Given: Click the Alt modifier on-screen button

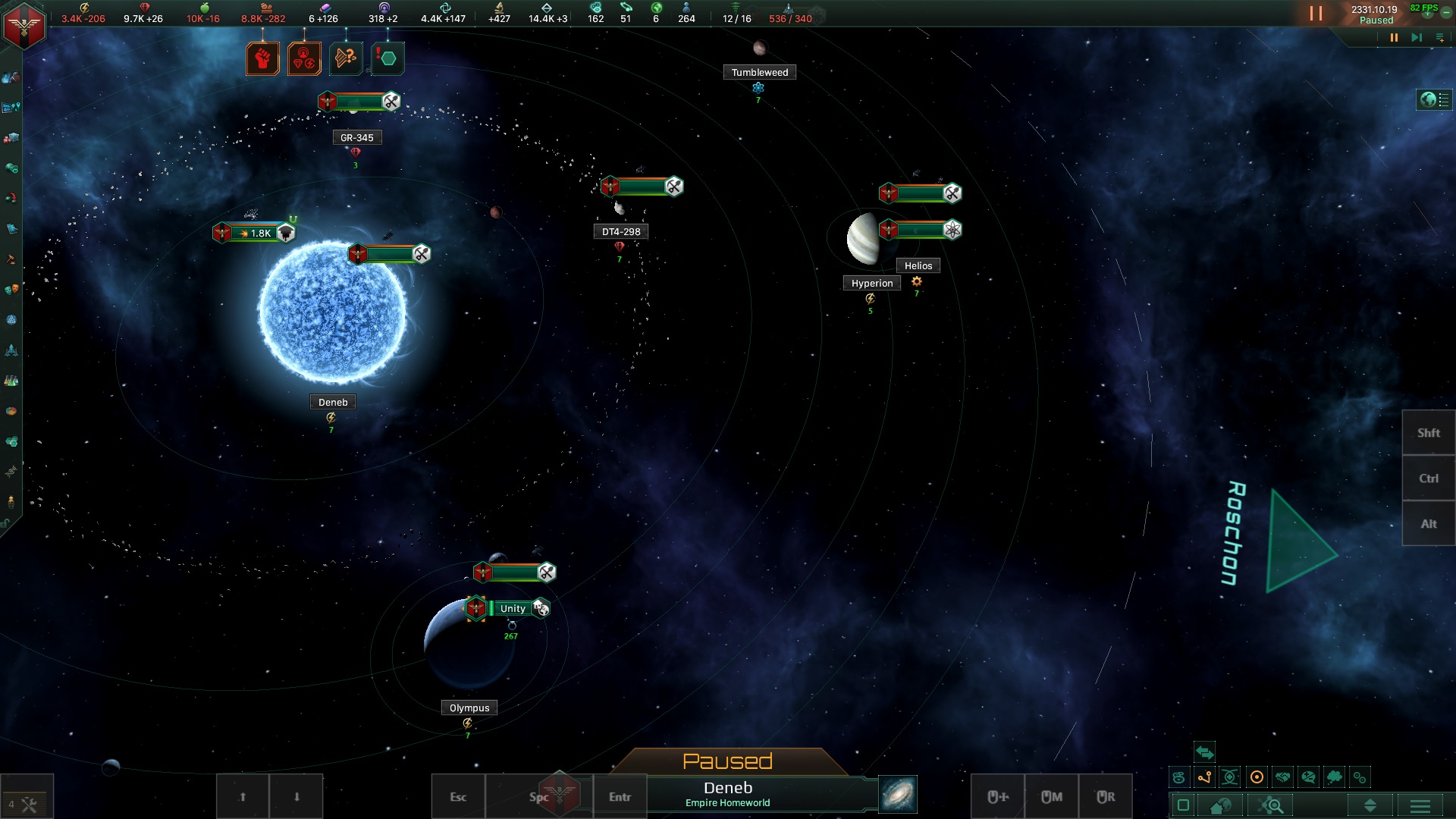Looking at the screenshot, I should 1429,524.
